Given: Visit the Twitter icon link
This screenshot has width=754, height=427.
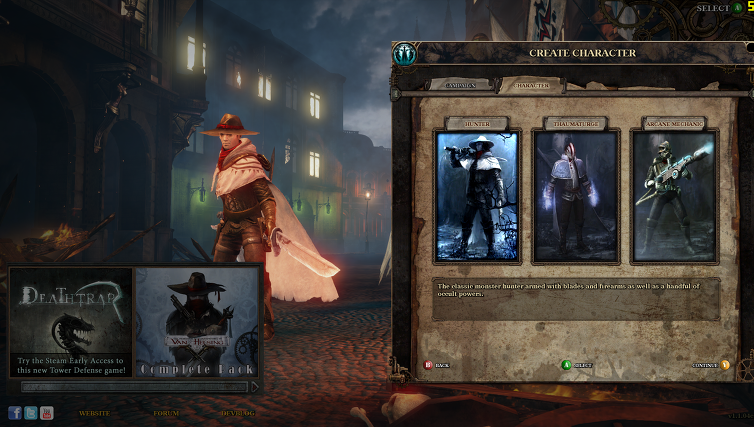Looking at the screenshot, I should pos(31,412).
